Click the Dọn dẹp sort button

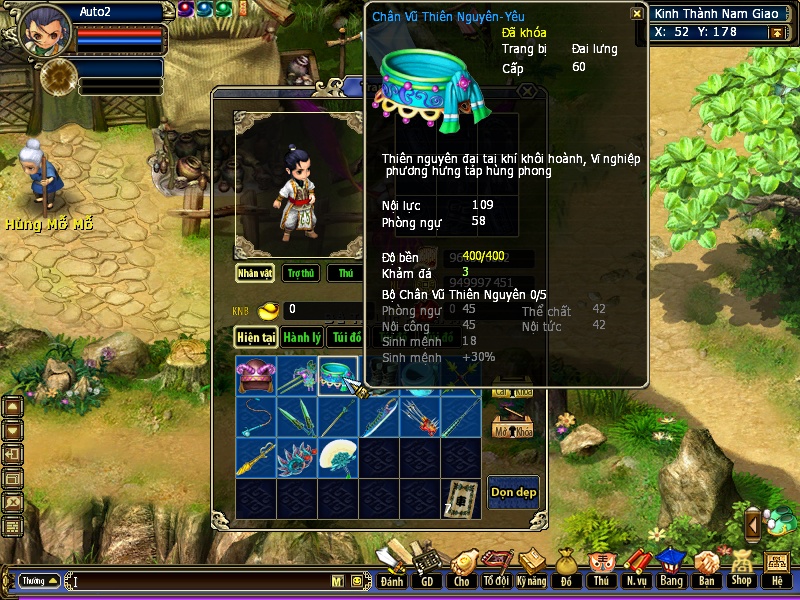pyautogui.click(x=513, y=493)
